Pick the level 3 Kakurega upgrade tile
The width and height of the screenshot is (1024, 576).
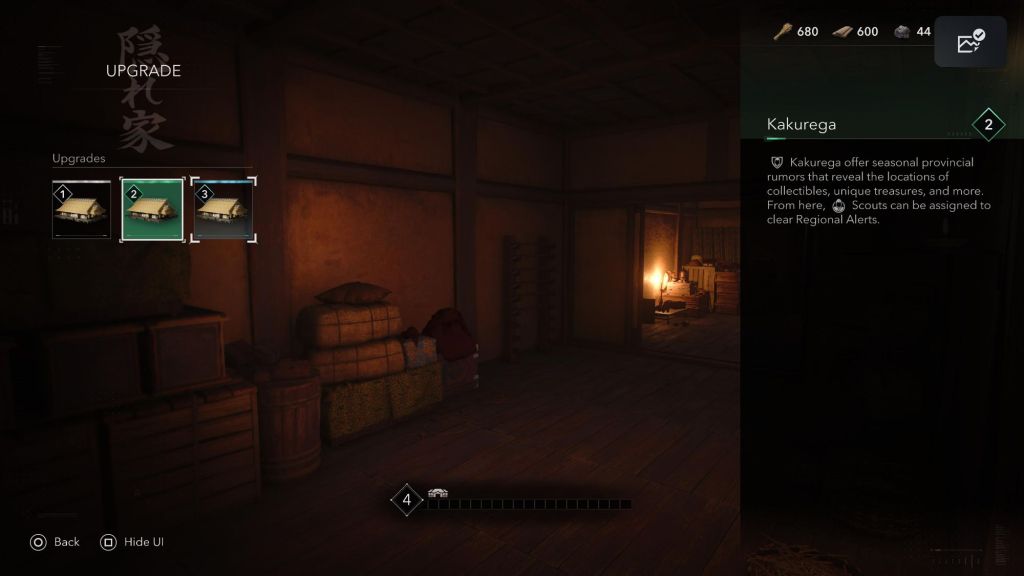(x=223, y=210)
